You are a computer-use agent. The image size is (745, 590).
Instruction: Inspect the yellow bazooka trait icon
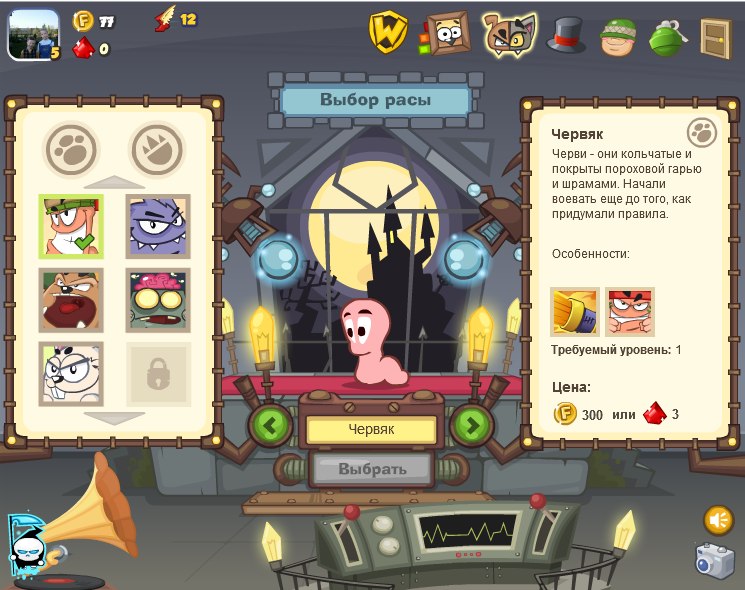(x=575, y=312)
